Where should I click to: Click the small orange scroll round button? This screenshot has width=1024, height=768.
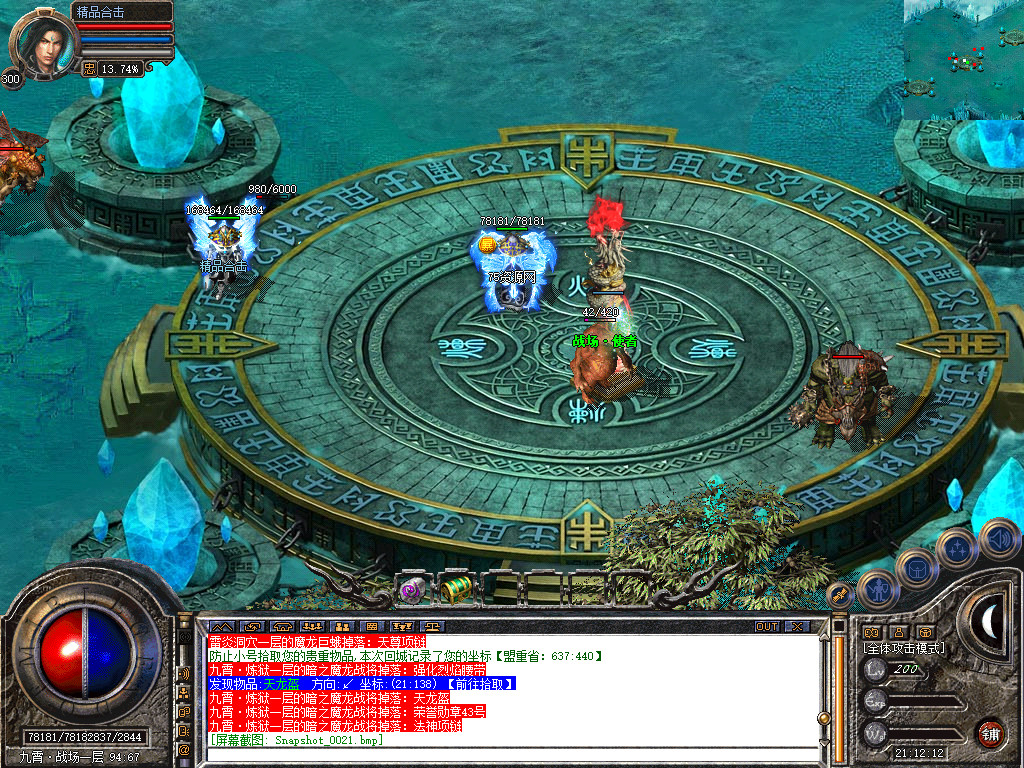[x=842, y=596]
